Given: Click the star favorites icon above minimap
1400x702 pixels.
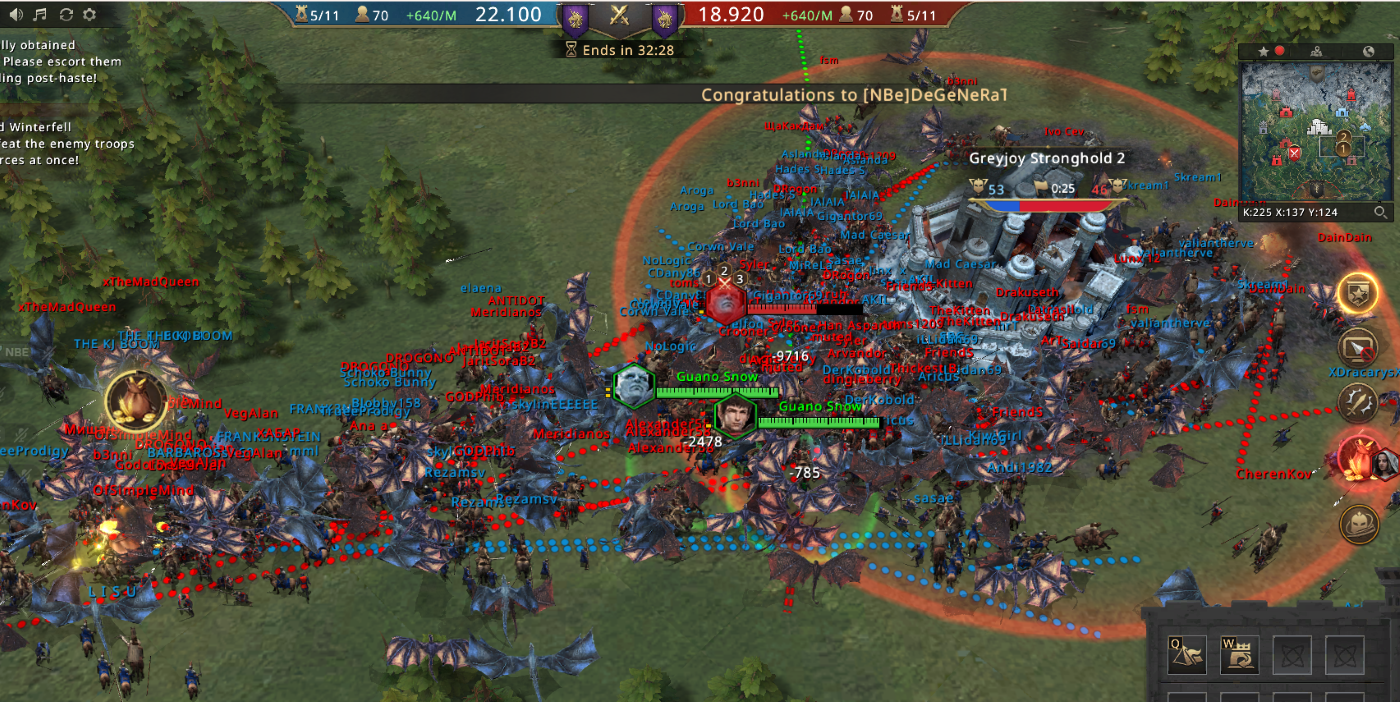Looking at the screenshot, I should pos(1263,51).
